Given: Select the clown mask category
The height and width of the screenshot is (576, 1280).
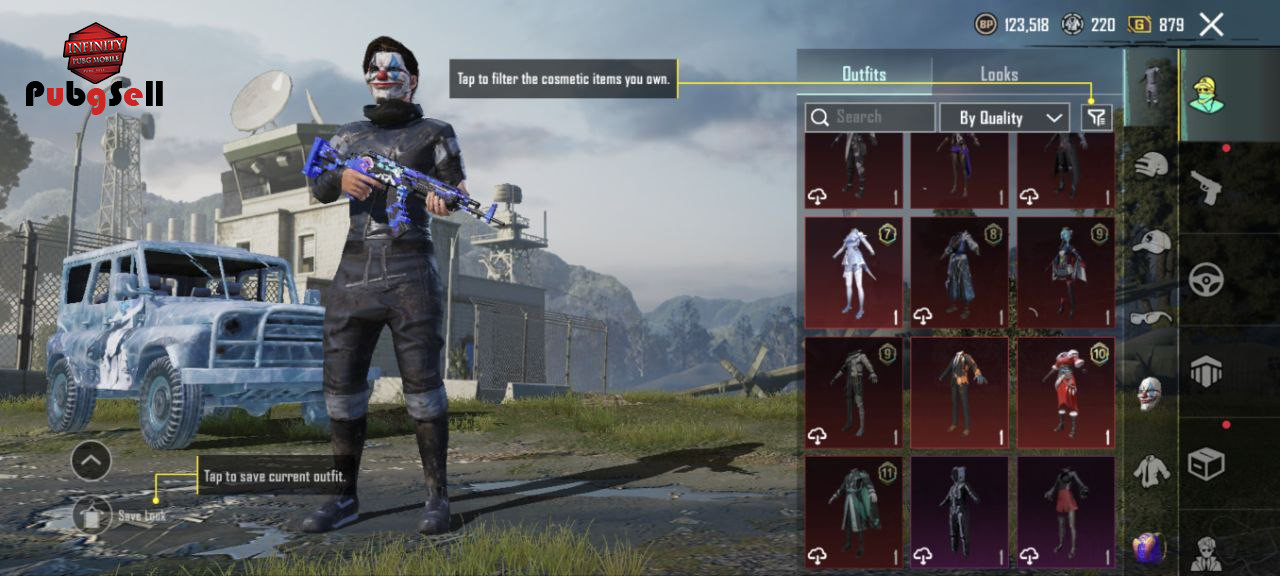Looking at the screenshot, I should [1151, 393].
